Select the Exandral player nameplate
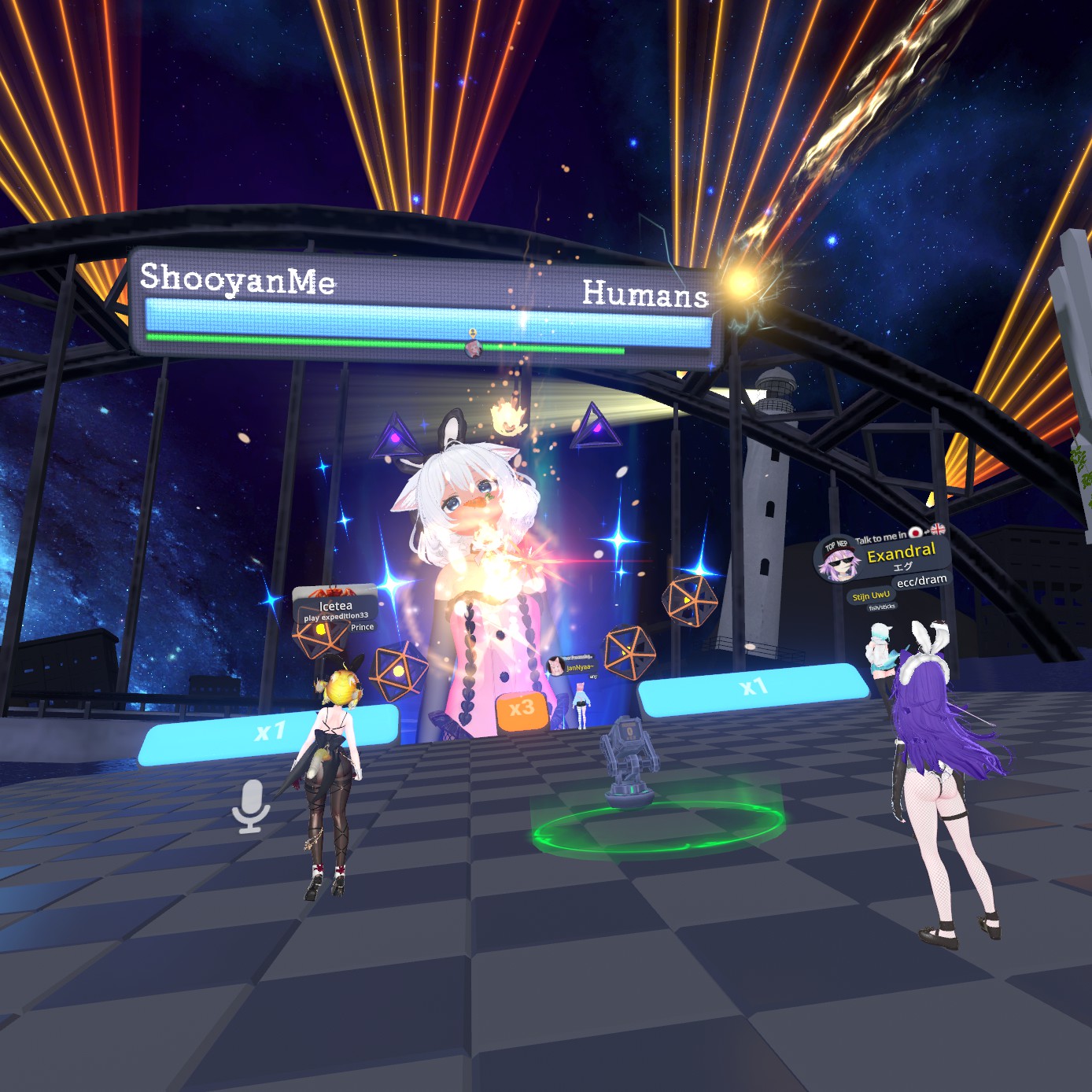The height and width of the screenshot is (1092, 1092). (900, 553)
